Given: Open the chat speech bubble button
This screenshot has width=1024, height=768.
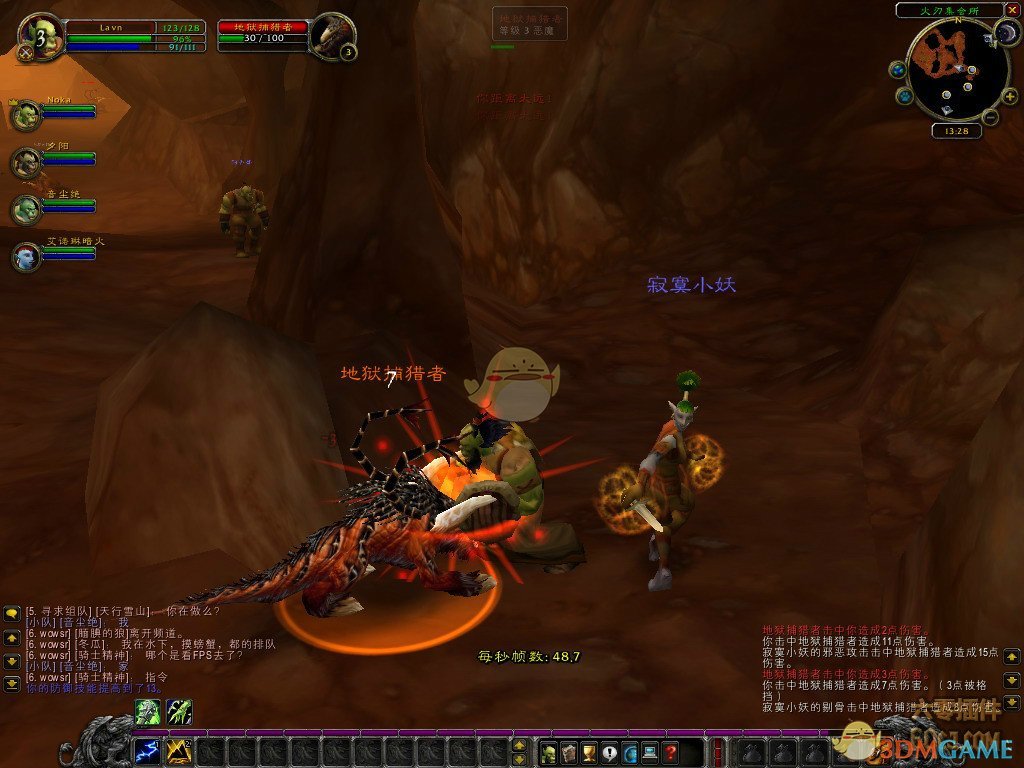Looking at the screenshot, I should click(609, 752).
